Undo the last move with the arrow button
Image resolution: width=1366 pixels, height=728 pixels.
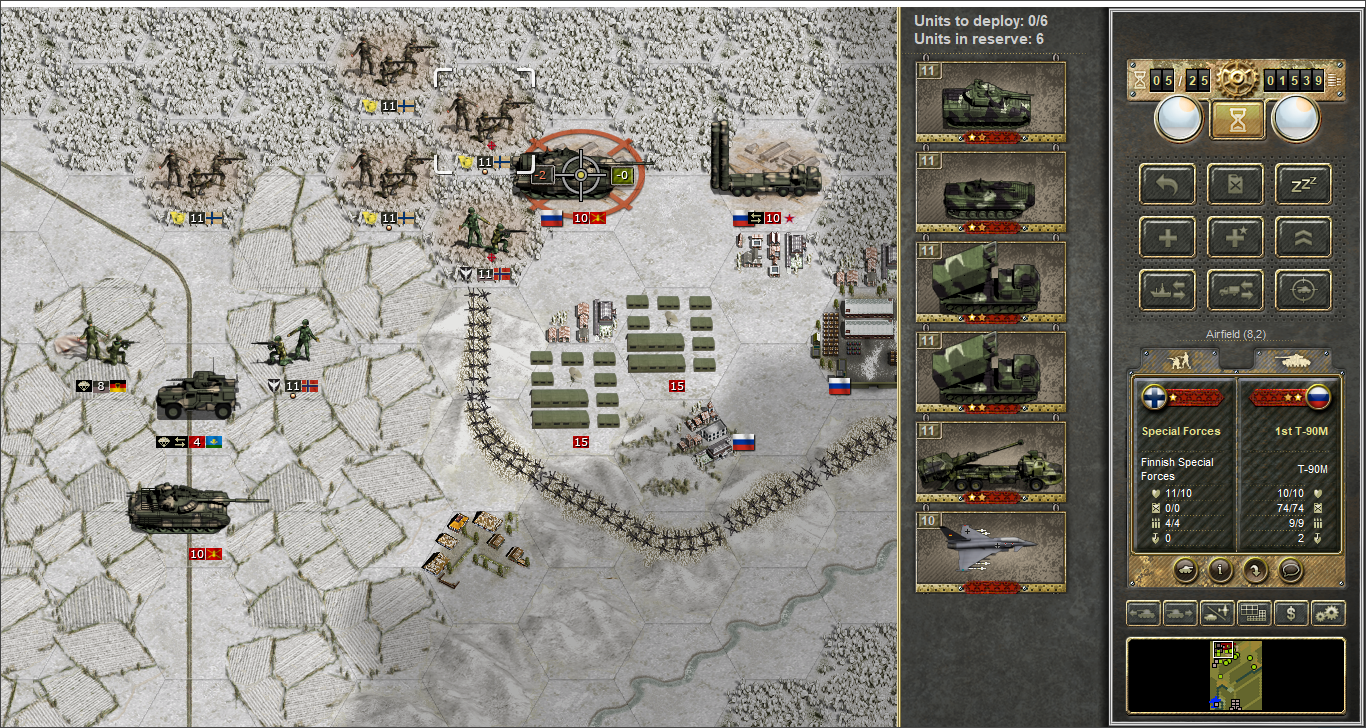tap(1167, 184)
